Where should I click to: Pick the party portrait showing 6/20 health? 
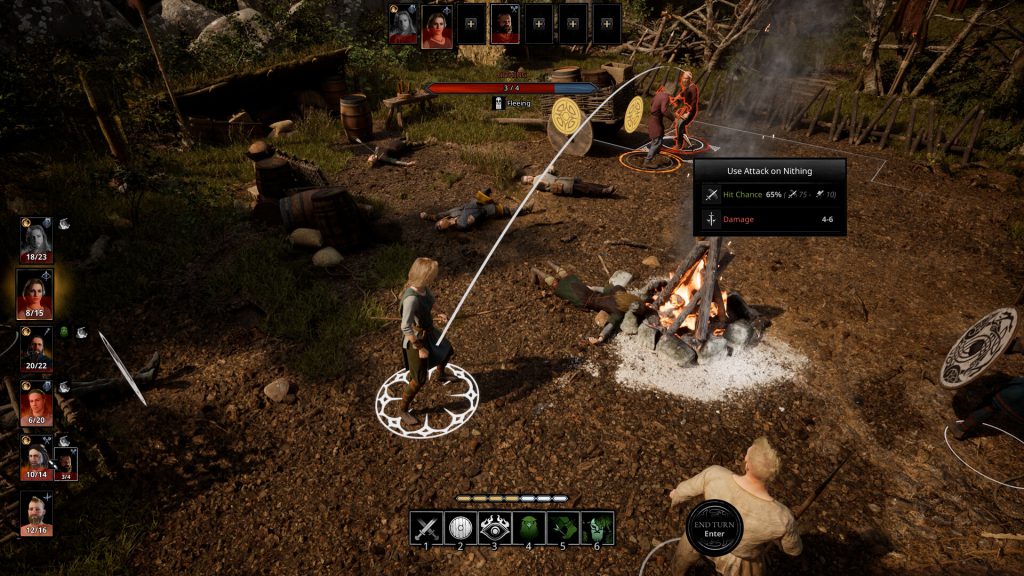(36, 401)
